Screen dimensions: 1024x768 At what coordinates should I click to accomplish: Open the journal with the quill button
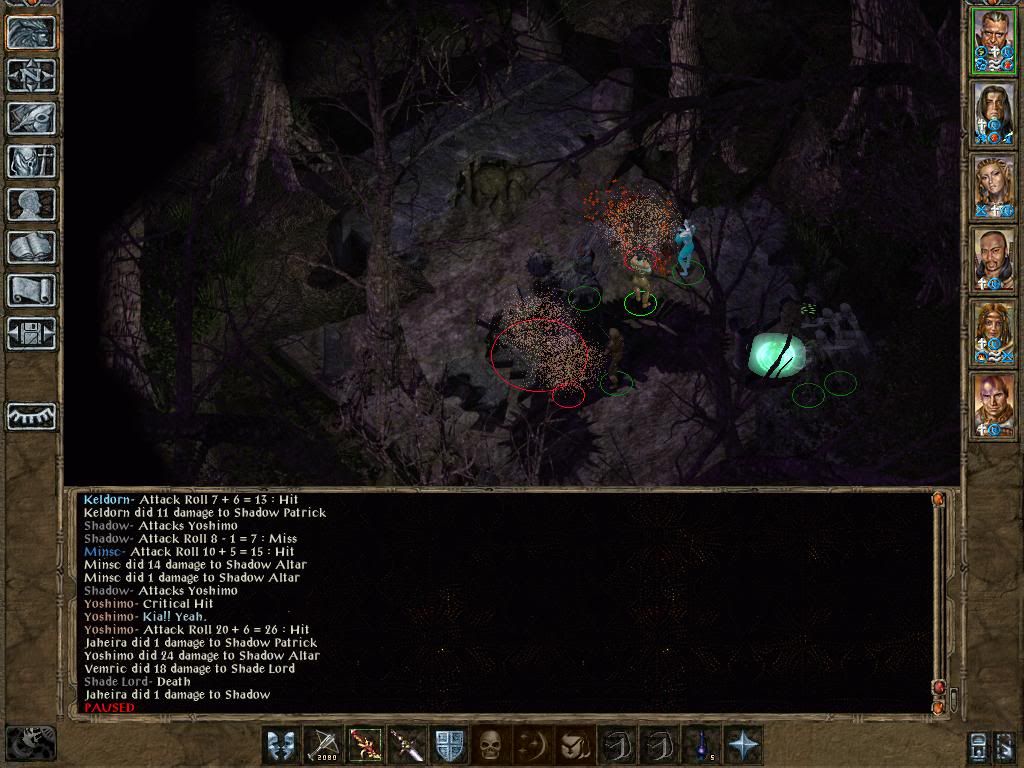[31, 118]
